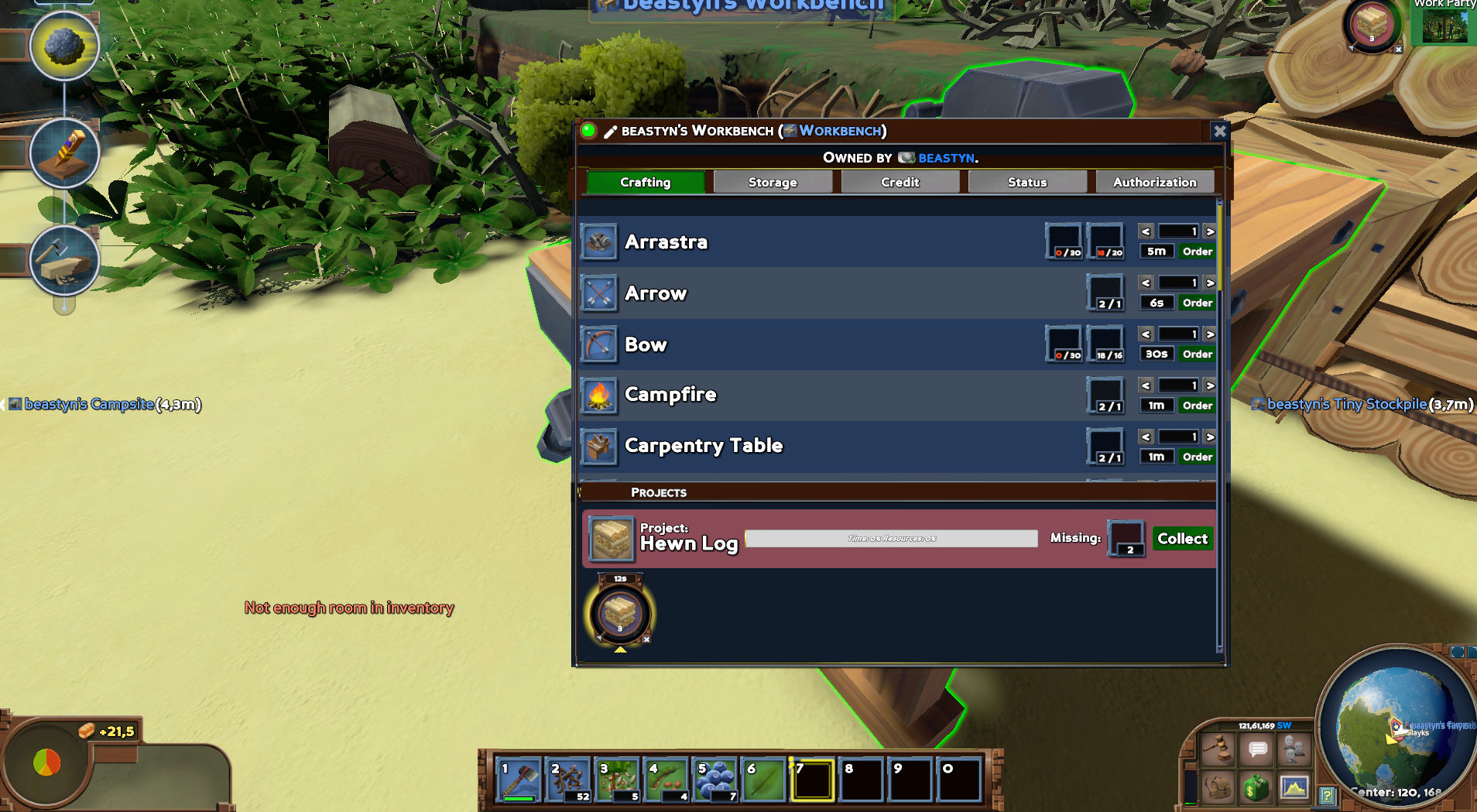Open the chat message icon

tap(1256, 749)
